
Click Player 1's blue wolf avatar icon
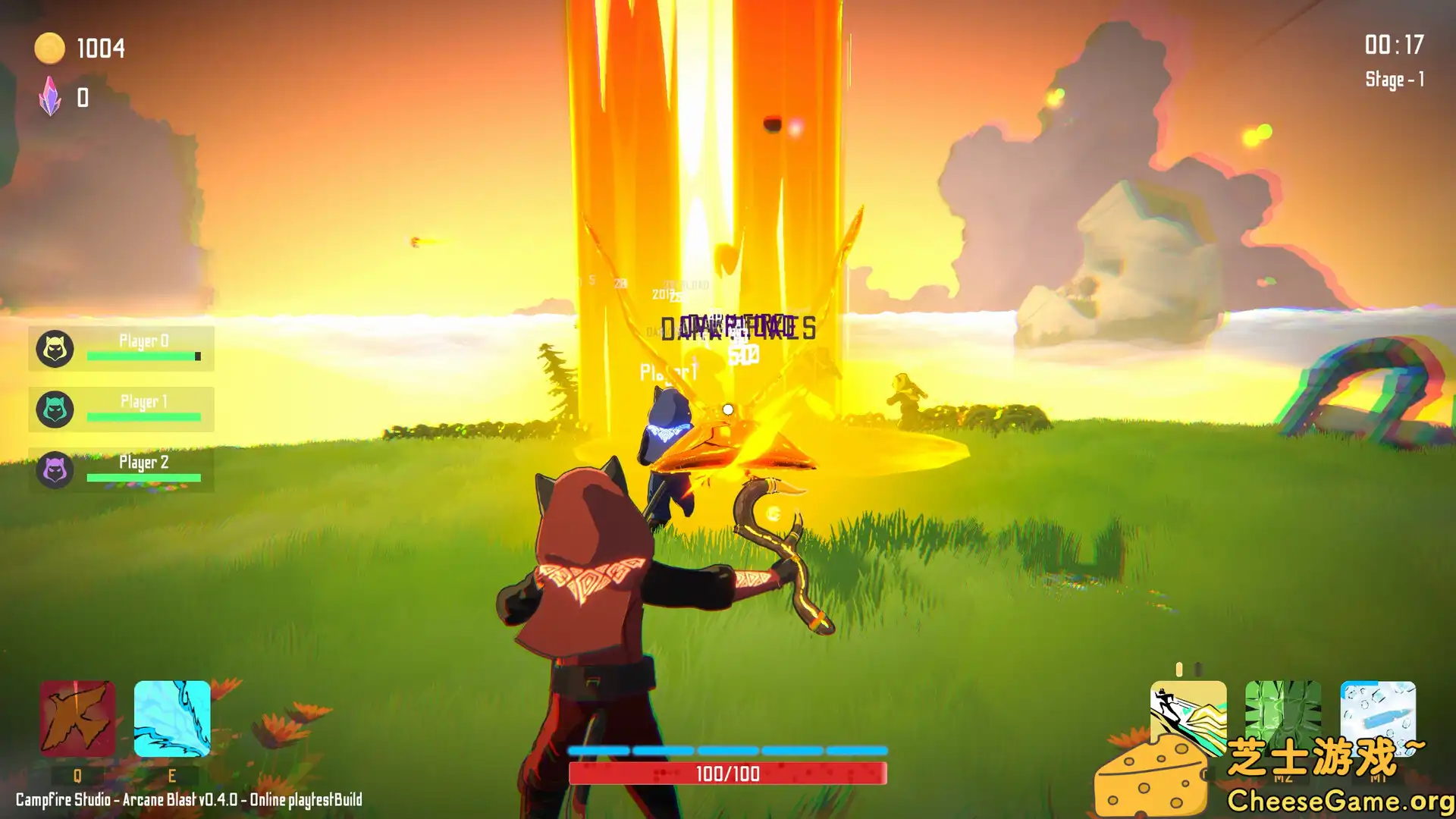tap(54, 410)
